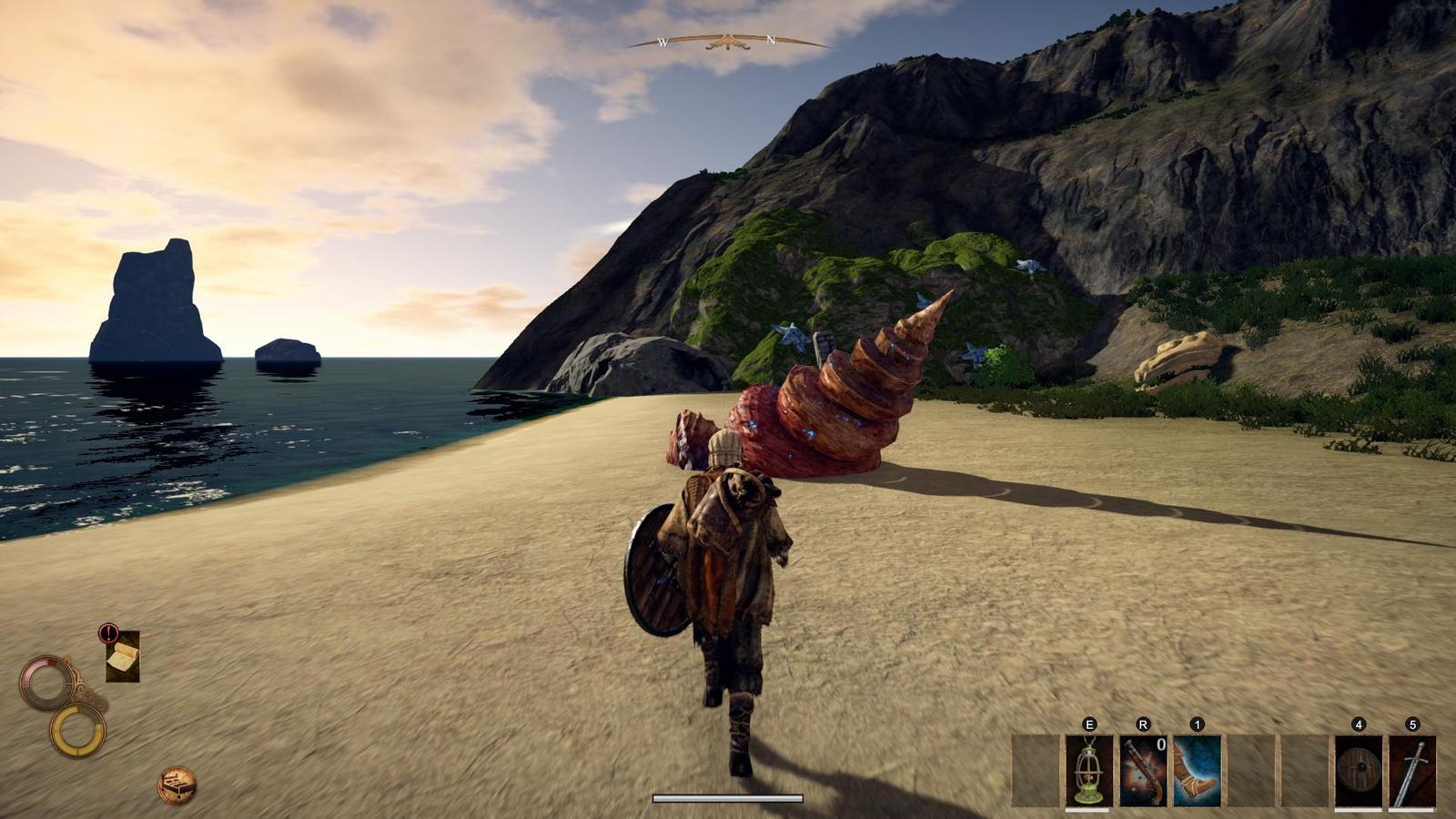Select the steel sword quickslot

[1412, 771]
